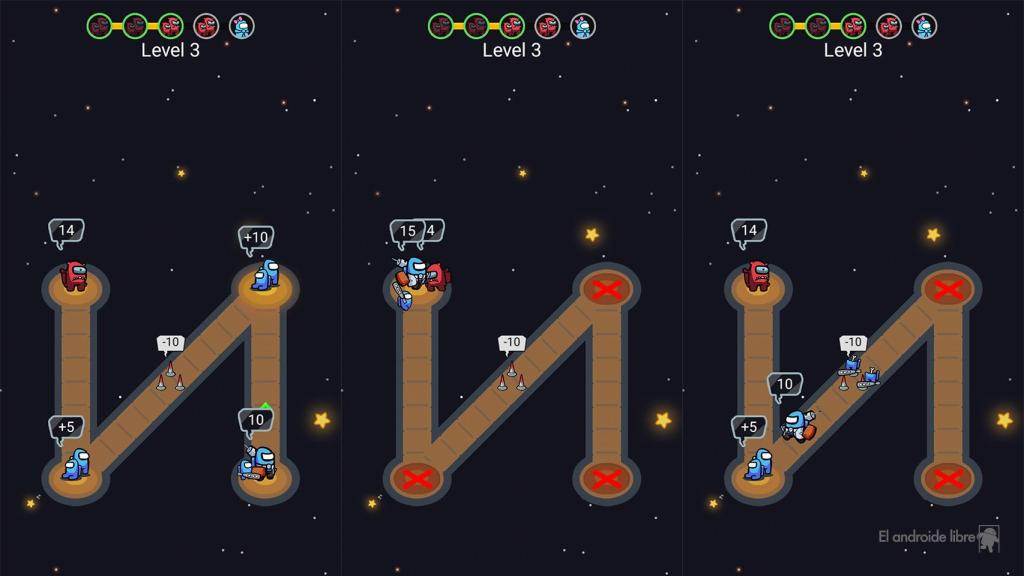Tap the blue hero labeled 15
This screenshot has width=1024, height=576.
click(411, 276)
